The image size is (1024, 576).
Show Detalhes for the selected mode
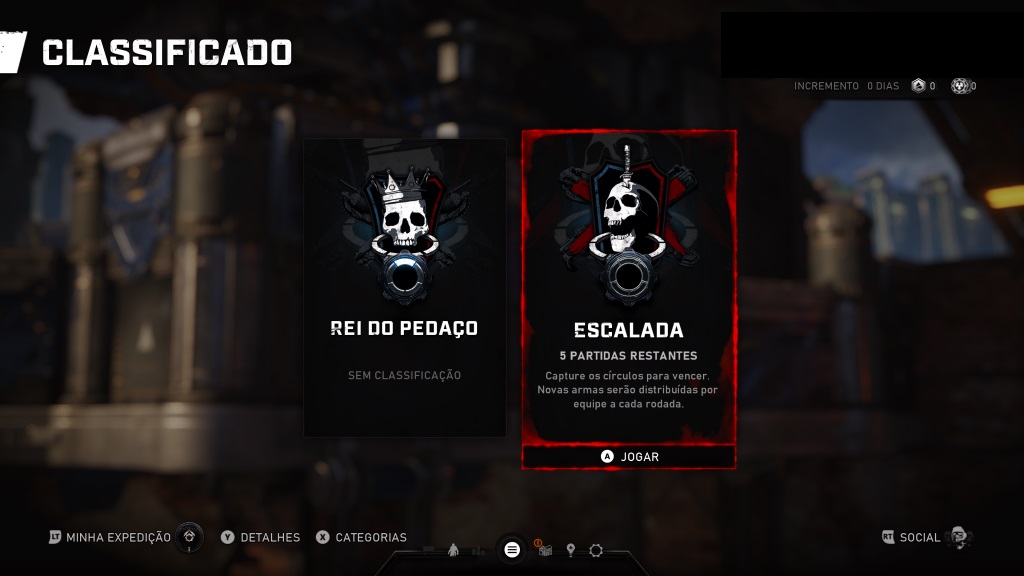pyautogui.click(x=260, y=538)
